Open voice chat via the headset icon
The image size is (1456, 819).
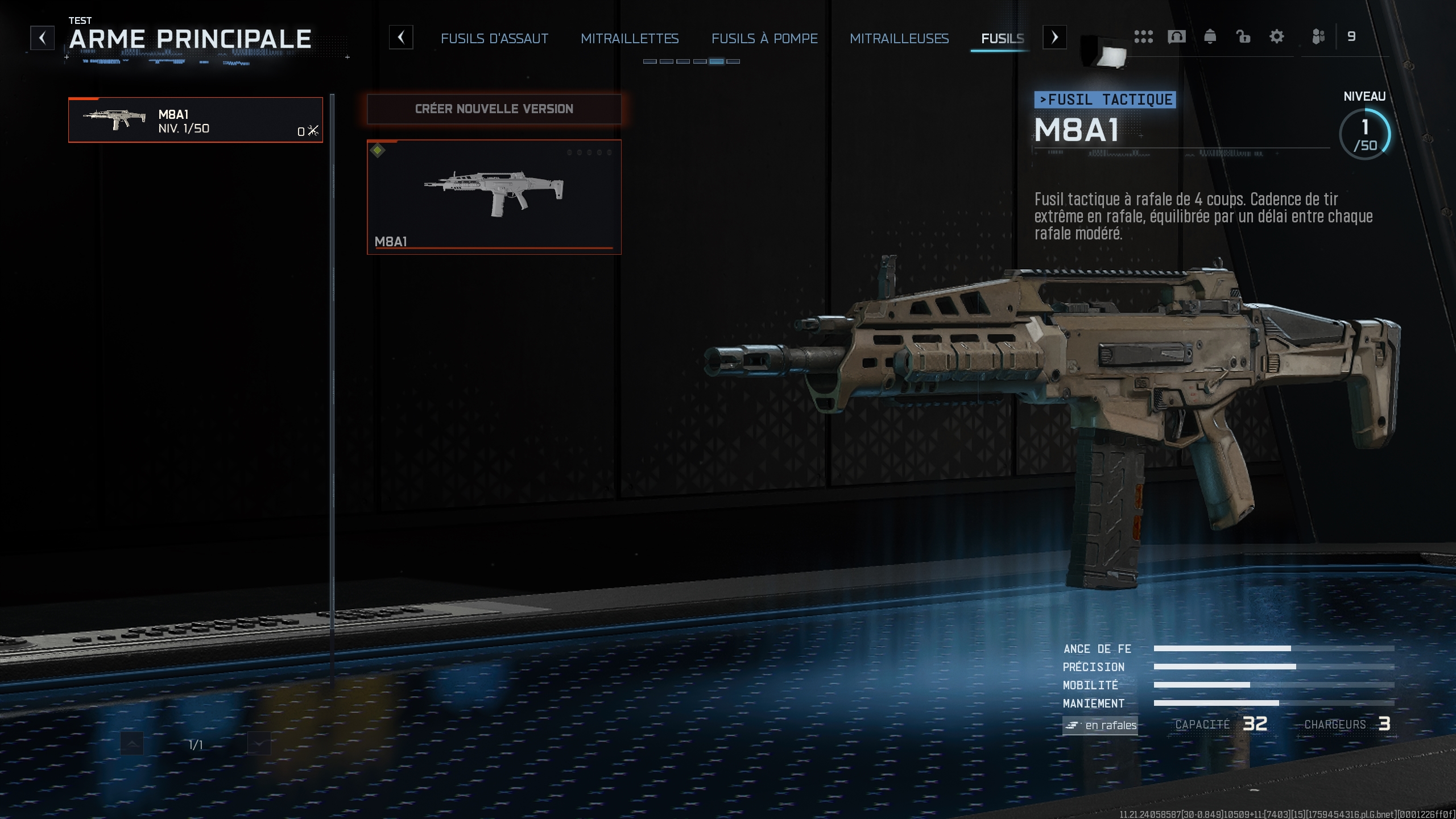(x=1177, y=36)
